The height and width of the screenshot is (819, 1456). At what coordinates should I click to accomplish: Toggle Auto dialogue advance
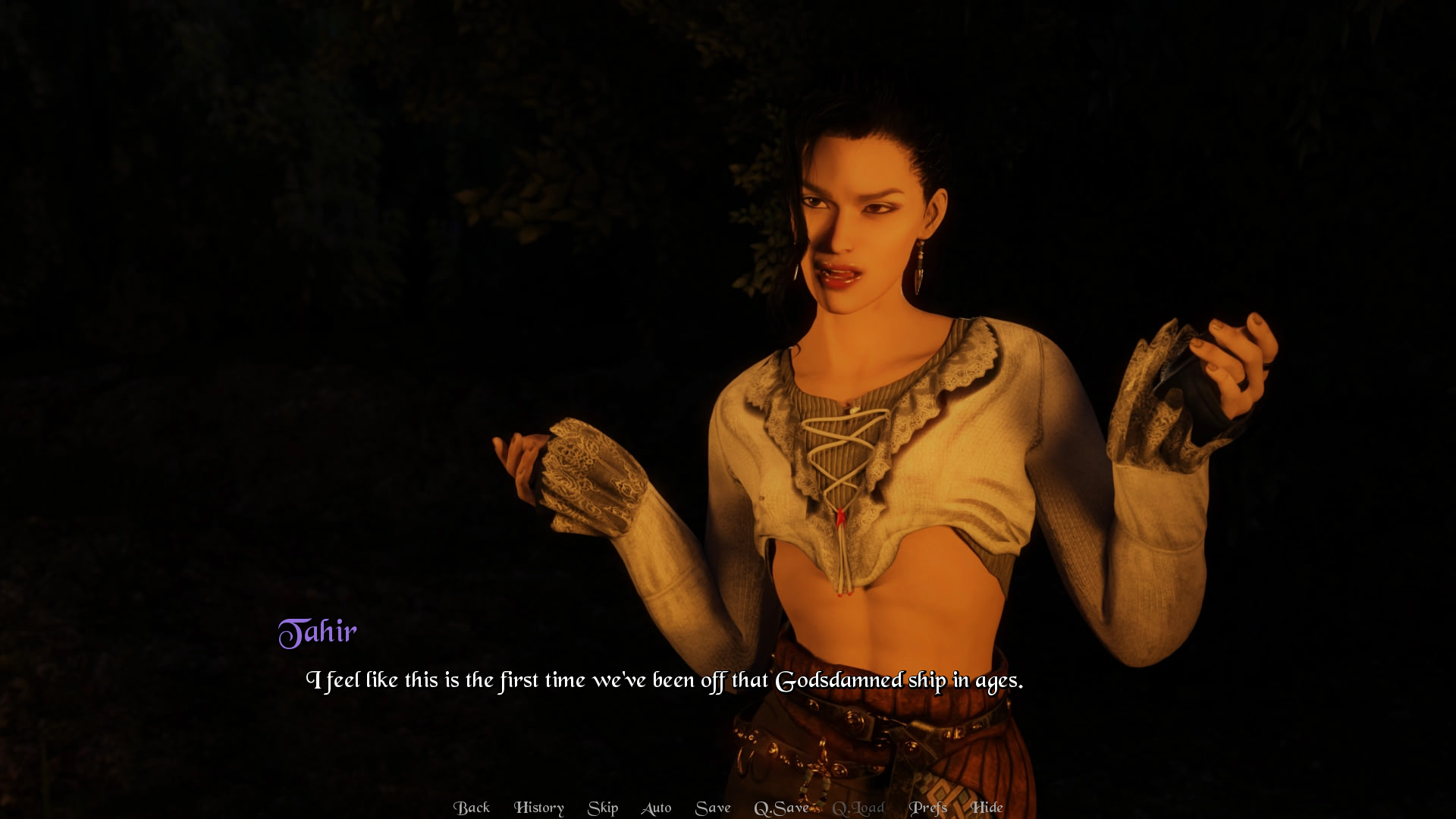pyautogui.click(x=656, y=808)
